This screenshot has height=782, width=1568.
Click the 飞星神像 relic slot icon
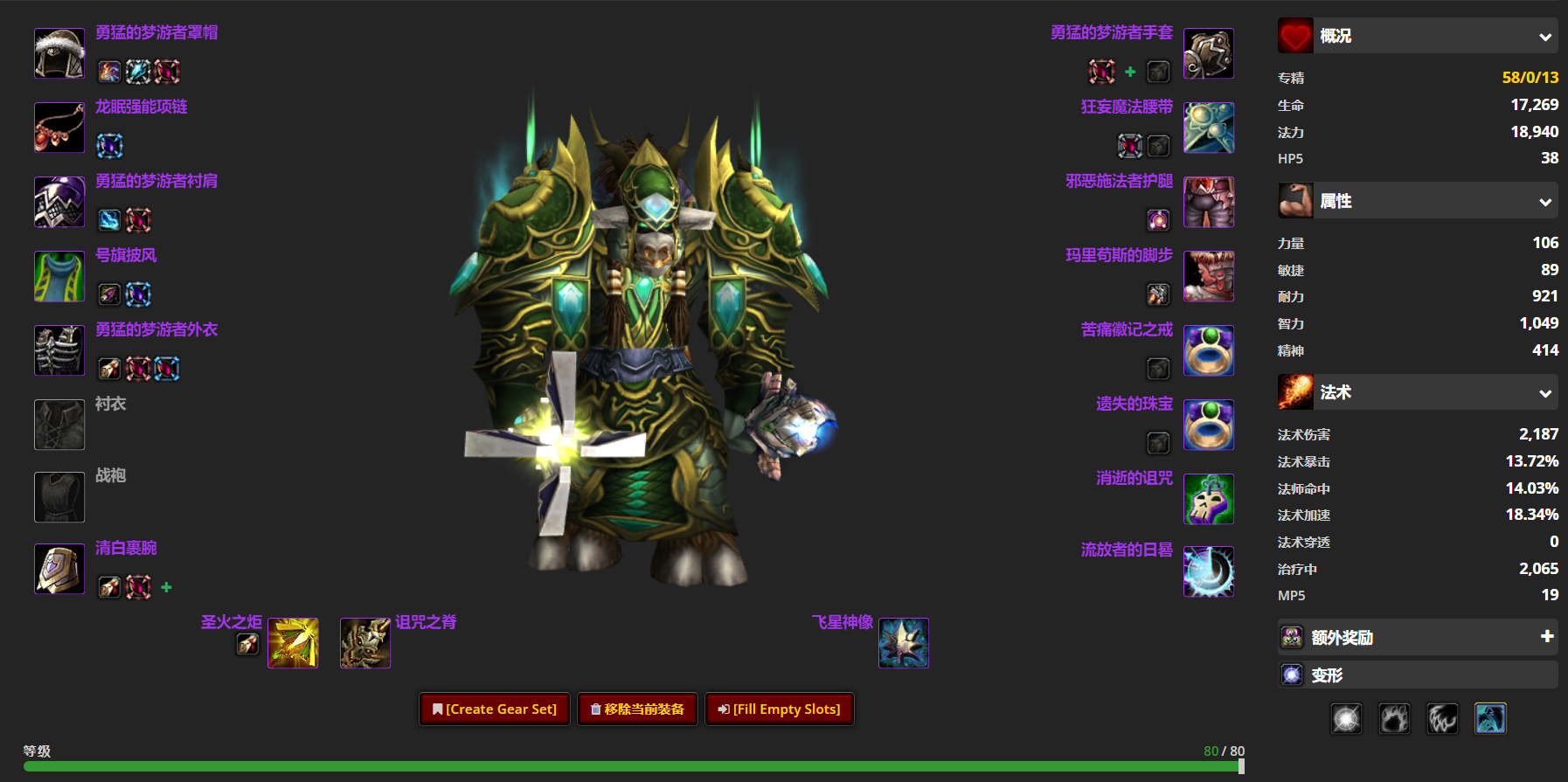(903, 642)
